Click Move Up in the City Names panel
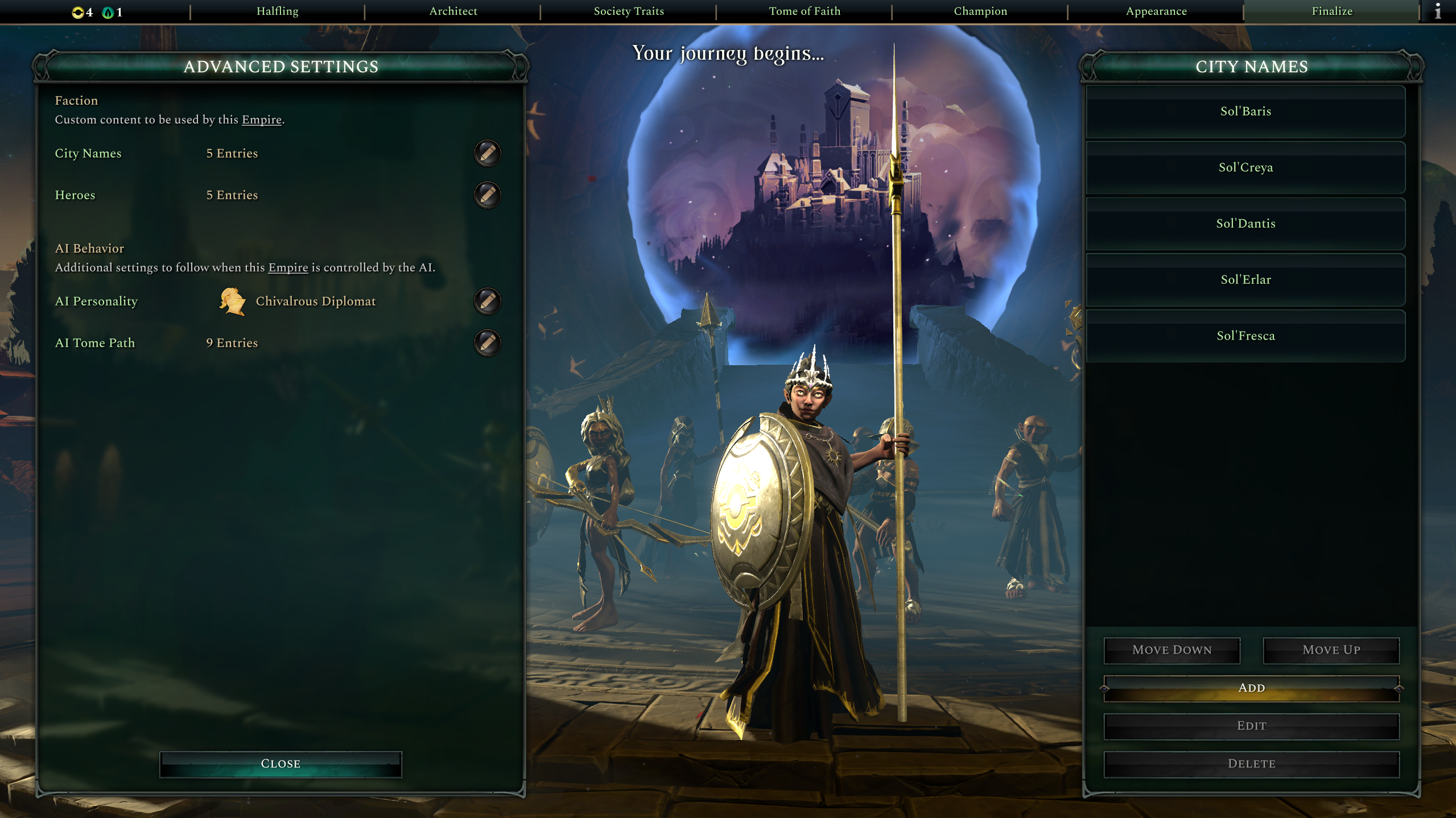Screen dimensions: 1456x818 click(1331, 650)
